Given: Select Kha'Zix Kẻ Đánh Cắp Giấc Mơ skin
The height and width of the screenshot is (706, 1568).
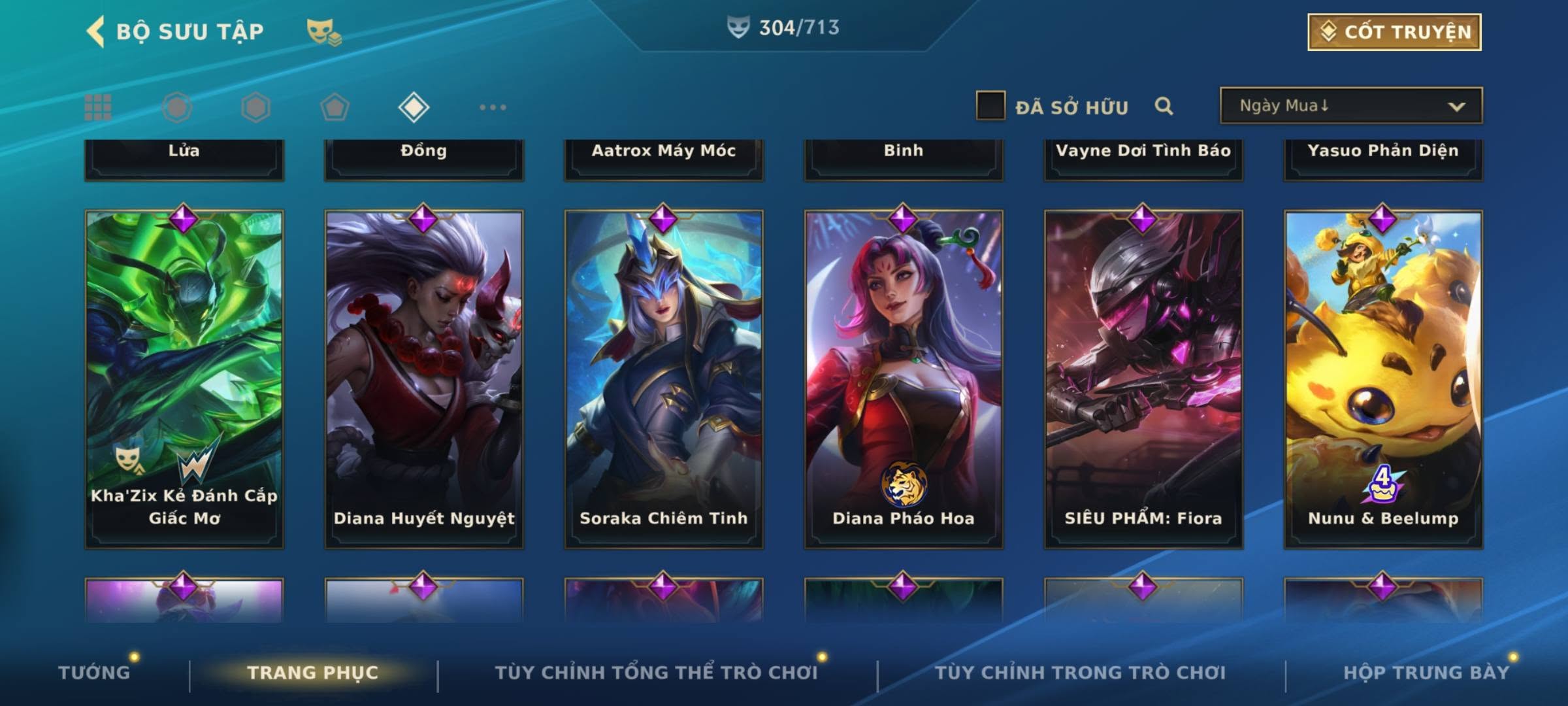Looking at the screenshot, I should point(184,379).
